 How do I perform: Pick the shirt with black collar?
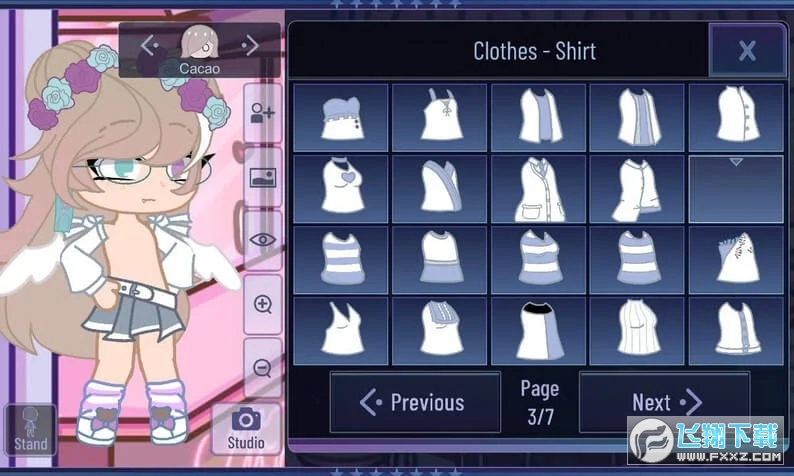537,331
